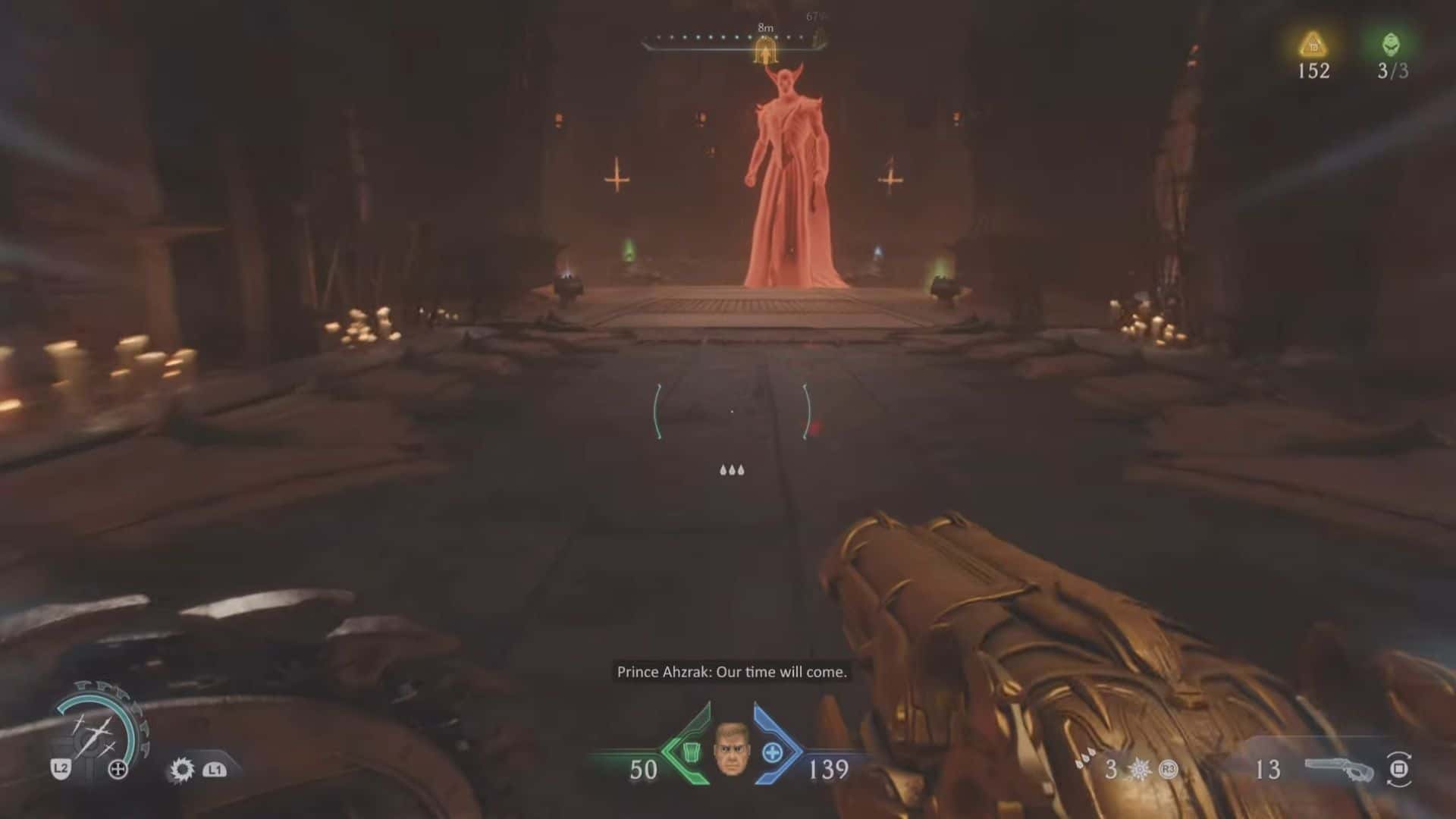Click the frost shrapnel ammo icon
Viewport: 1456px width, 819px height.
1139,770
